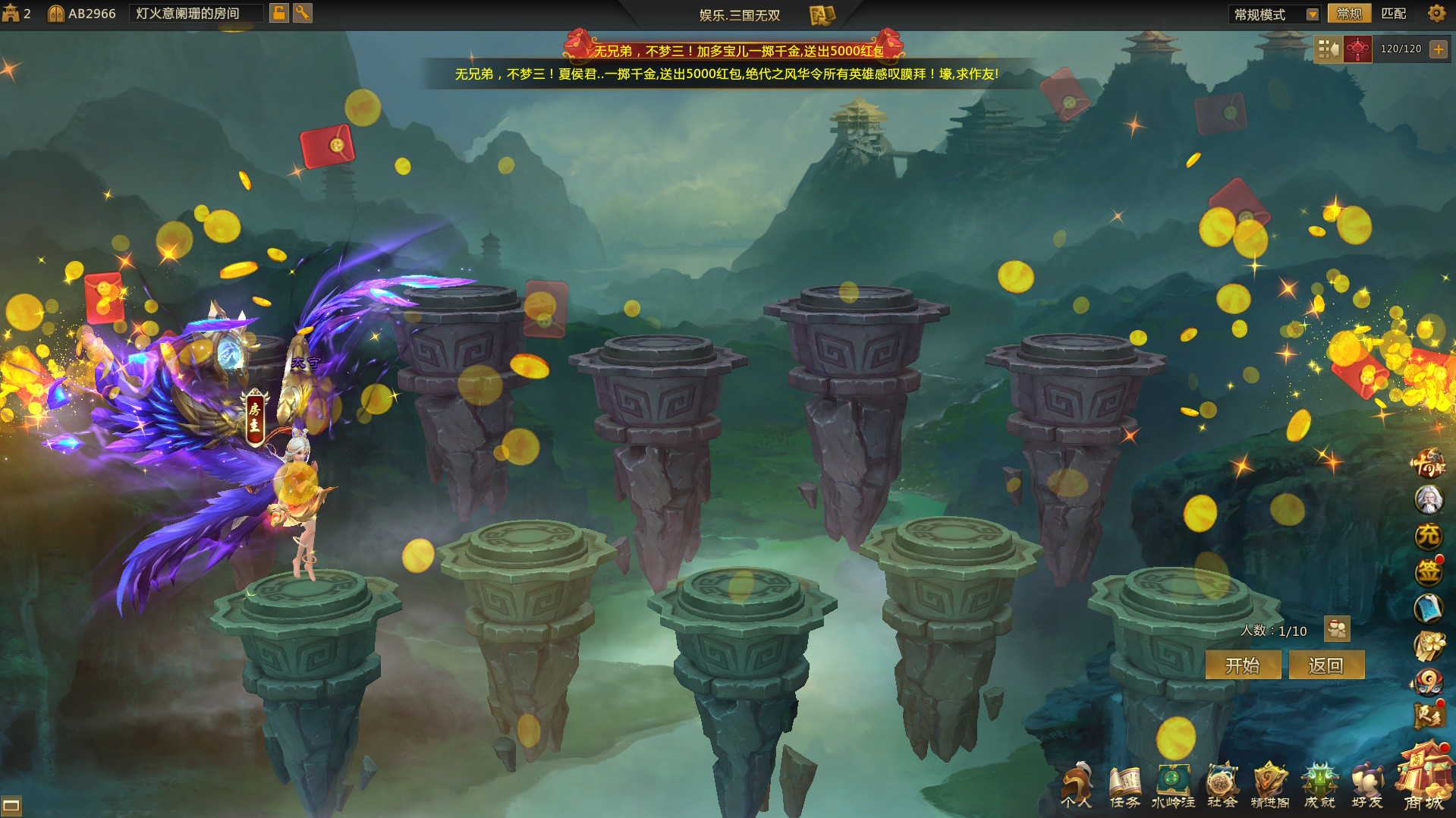Open the gear settings icon
Viewport: 1456px width, 818px height.
pos(1436,14)
